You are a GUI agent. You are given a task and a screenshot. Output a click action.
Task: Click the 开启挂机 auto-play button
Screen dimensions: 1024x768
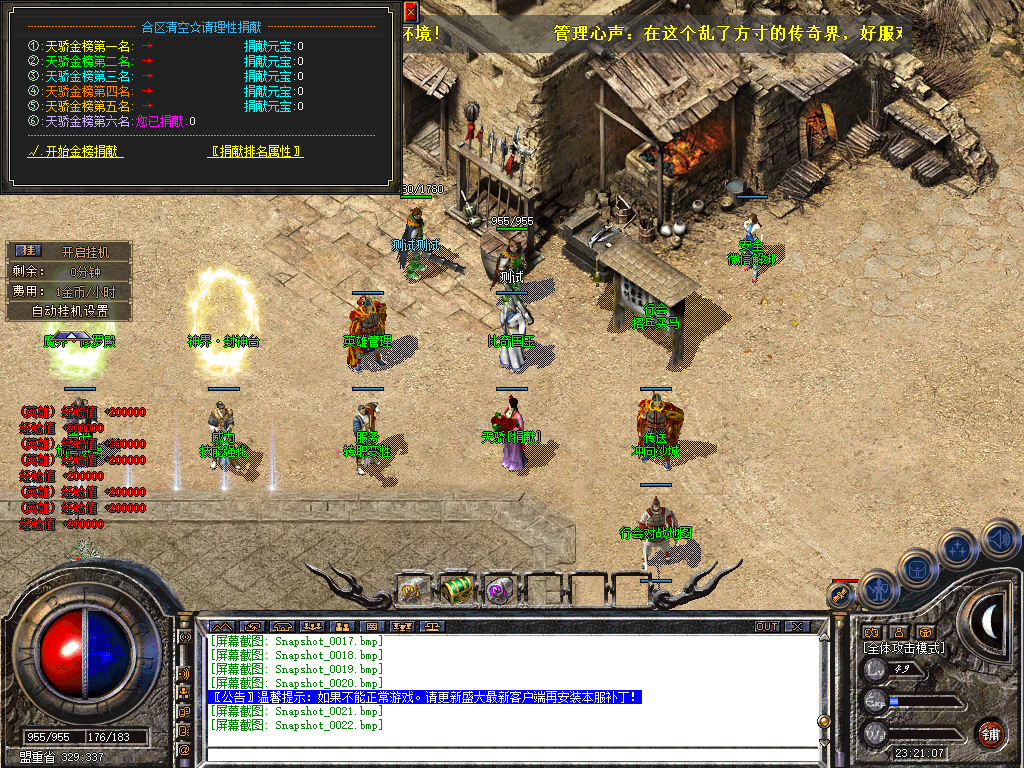tap(84, 251)
